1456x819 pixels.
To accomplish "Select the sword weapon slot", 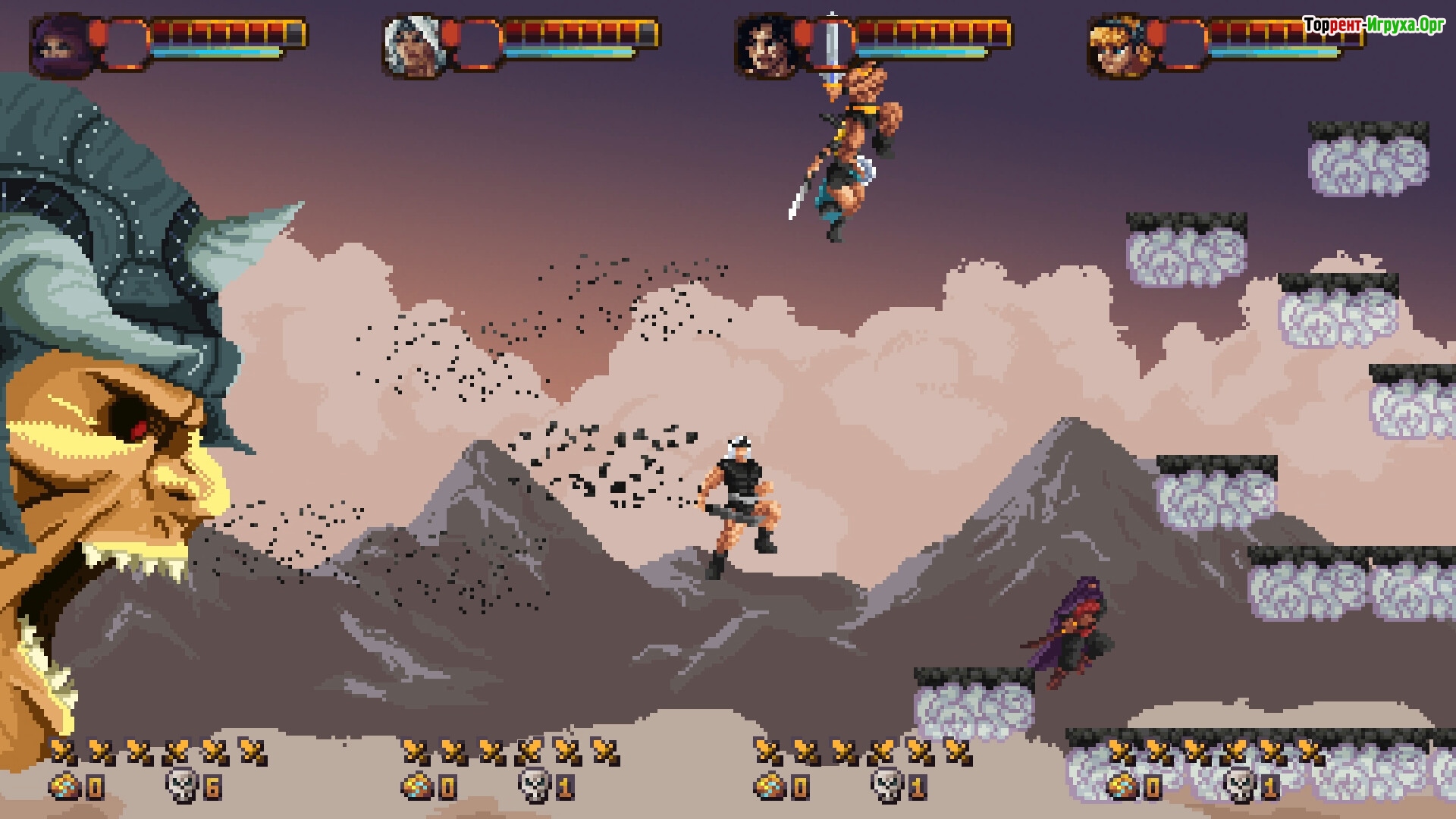I will coord(833,44).
